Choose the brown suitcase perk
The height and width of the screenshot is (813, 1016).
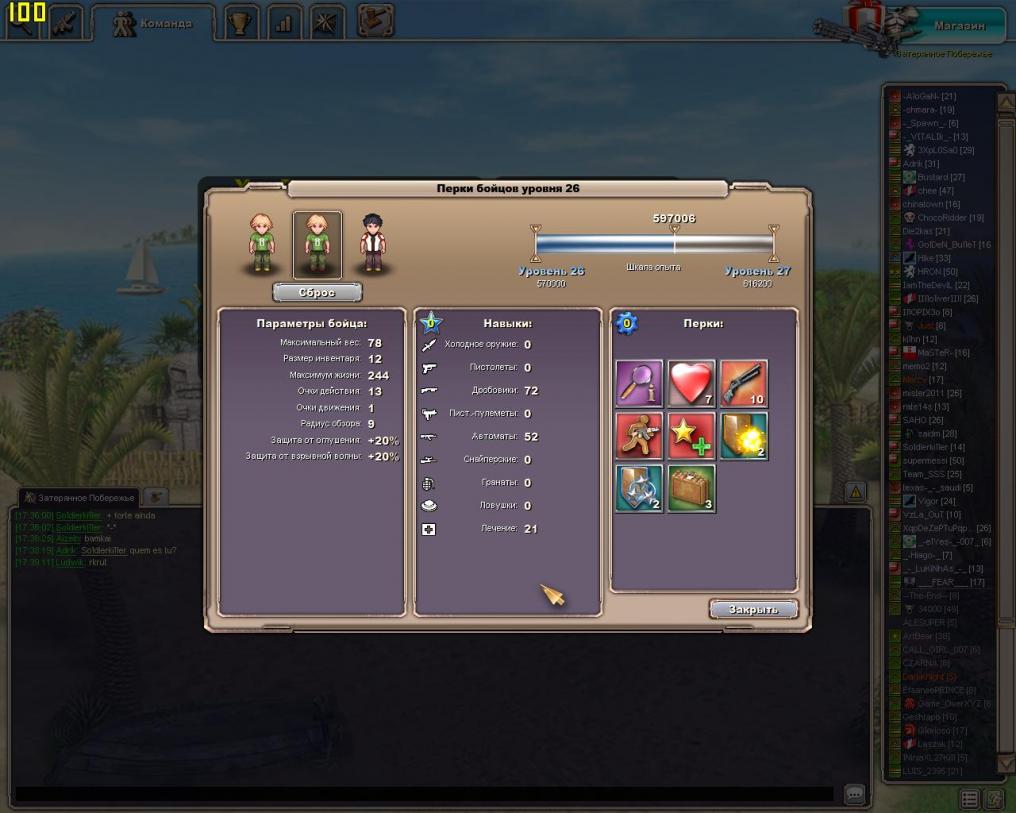(x=691, y=488)
